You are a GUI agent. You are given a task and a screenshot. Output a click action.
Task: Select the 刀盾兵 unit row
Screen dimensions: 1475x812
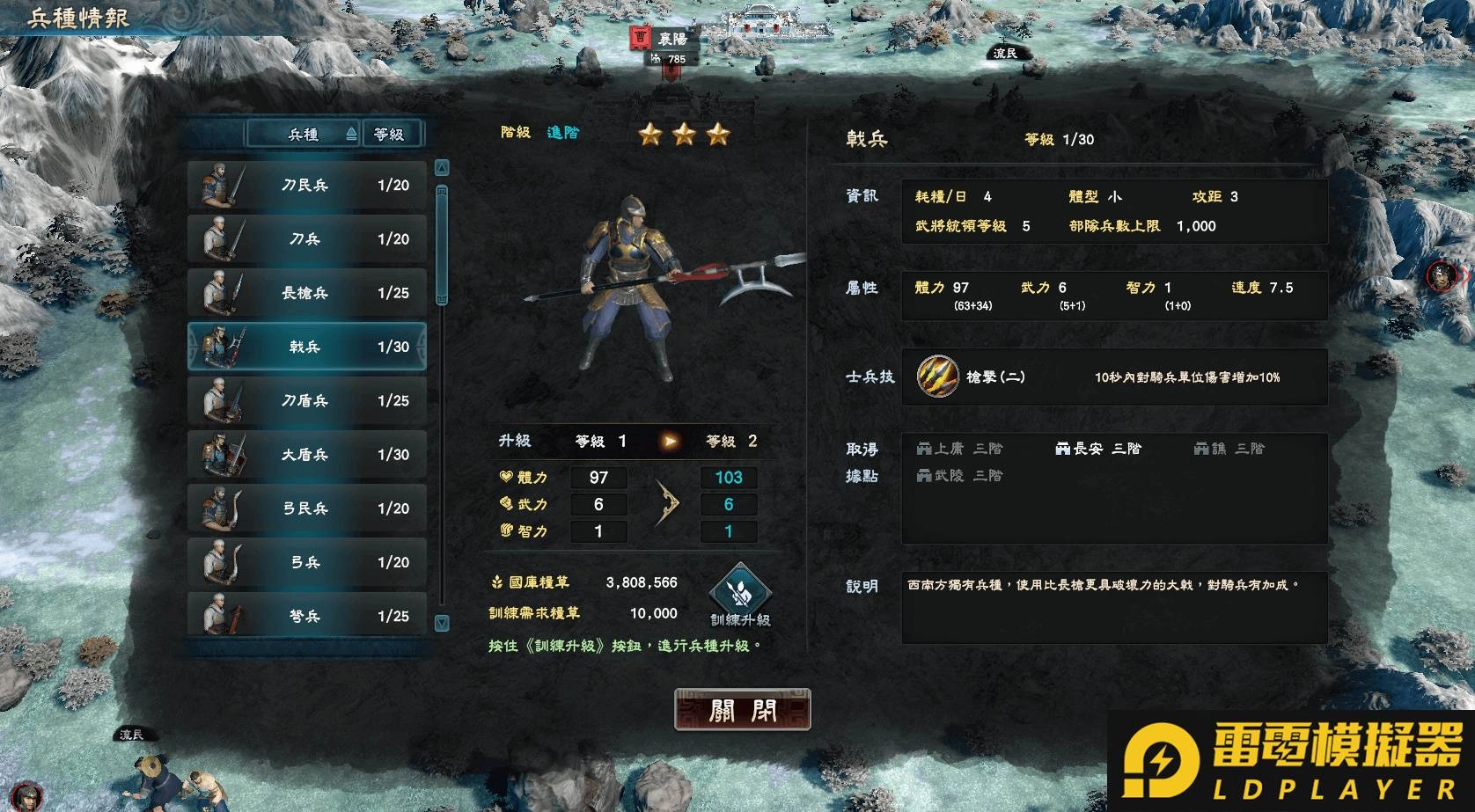[306, 400]
